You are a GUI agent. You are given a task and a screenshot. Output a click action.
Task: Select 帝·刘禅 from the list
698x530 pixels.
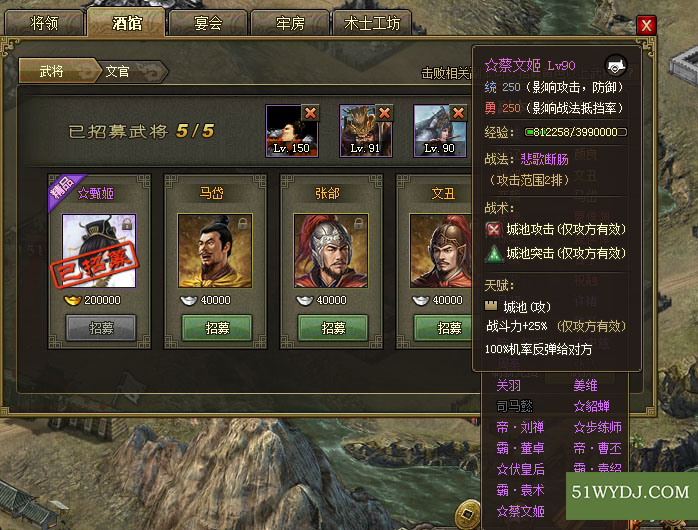(x=521, y=427)
